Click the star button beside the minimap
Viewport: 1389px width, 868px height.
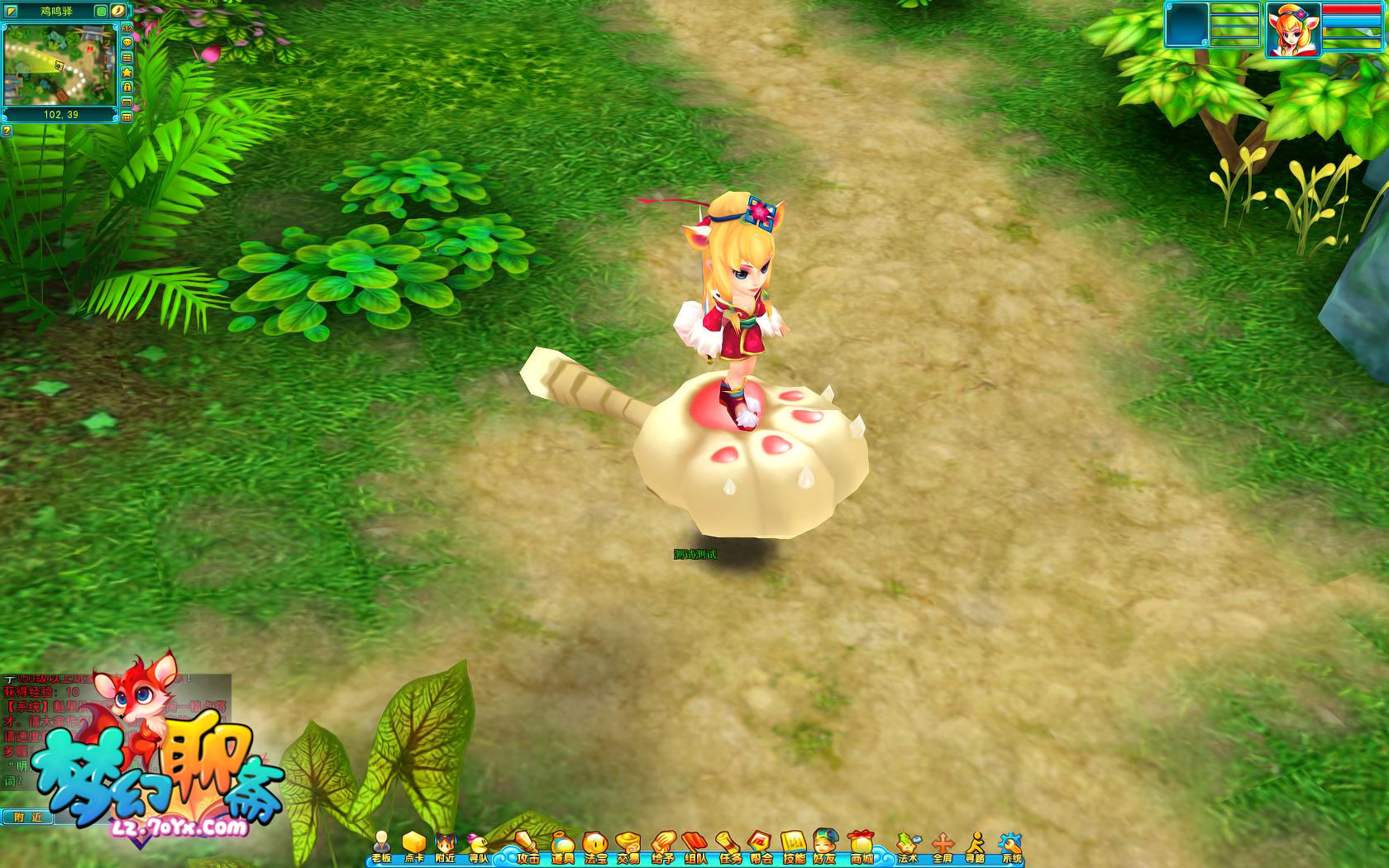pyautogui.click(x=127, y=72)
